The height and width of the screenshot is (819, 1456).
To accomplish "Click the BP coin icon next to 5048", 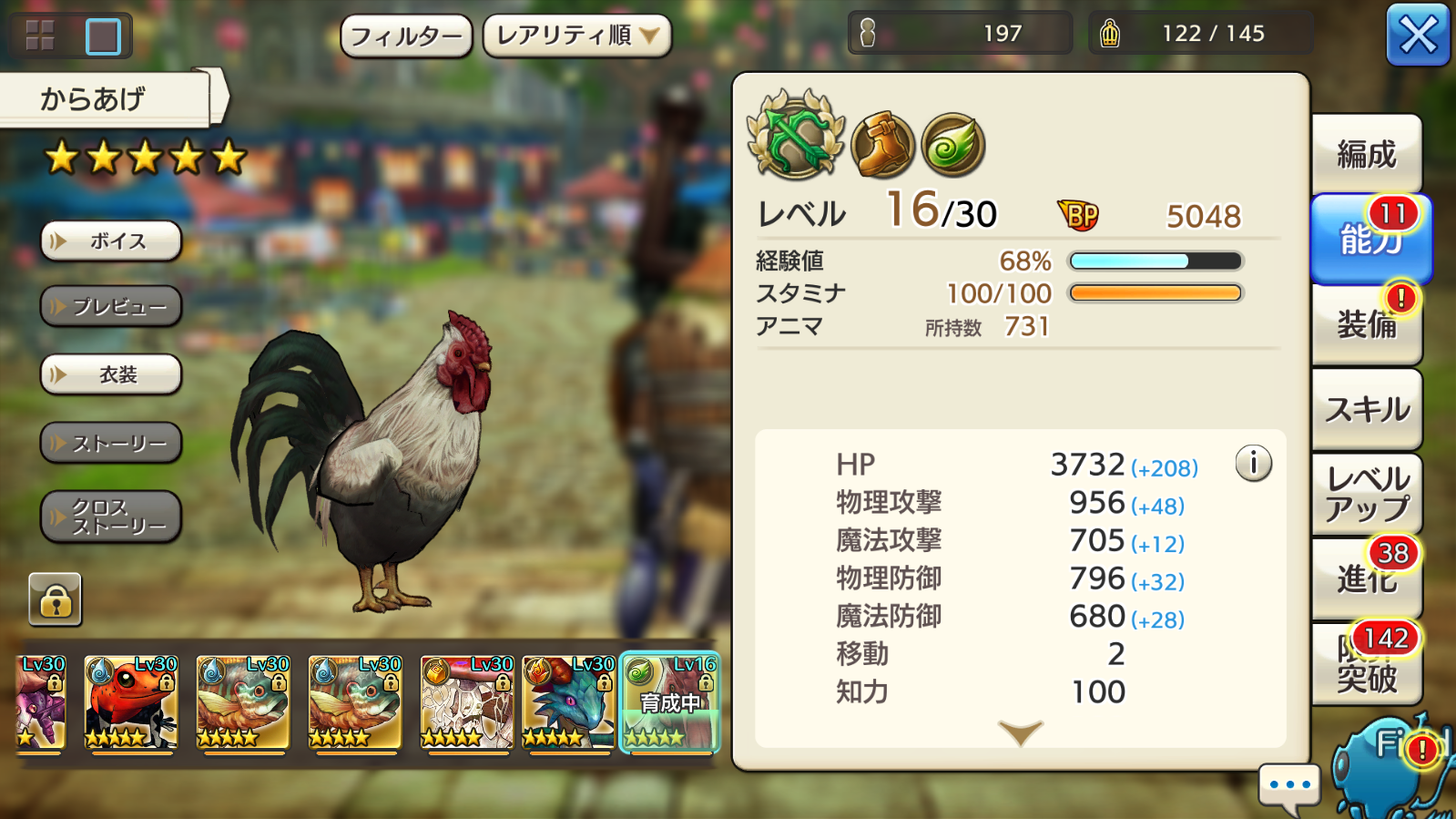I will coord(1076,215).
